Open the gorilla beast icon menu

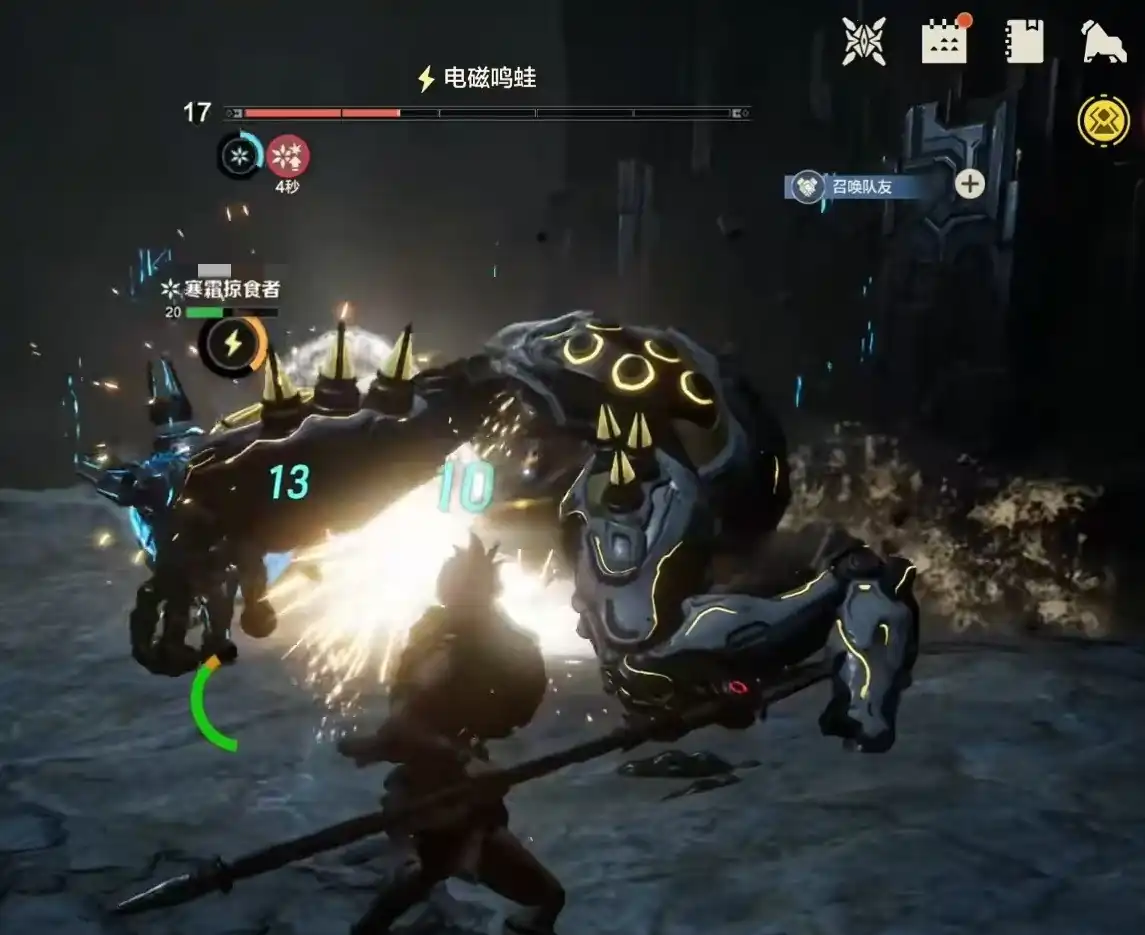pyautogui.click(x=1103, y=42)
